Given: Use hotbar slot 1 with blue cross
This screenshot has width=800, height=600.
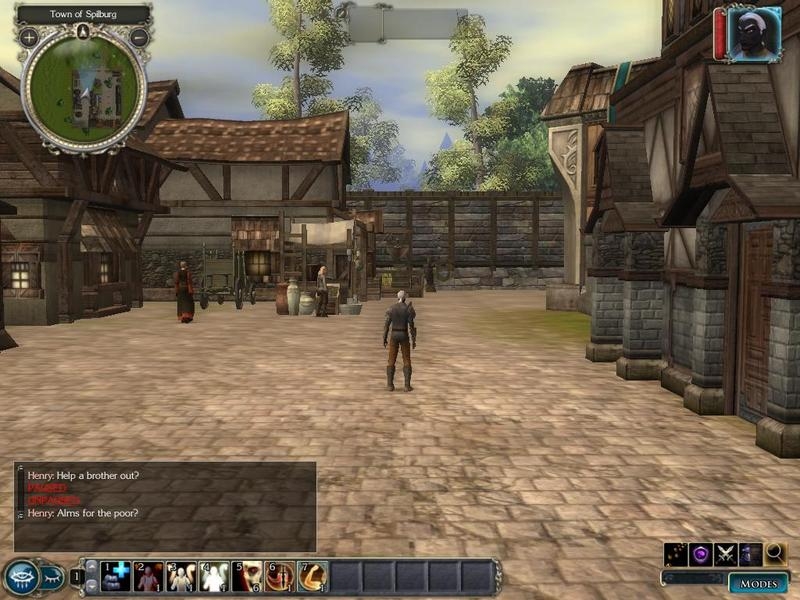Looking at the screenshot, I should click(x=116, y=577).
